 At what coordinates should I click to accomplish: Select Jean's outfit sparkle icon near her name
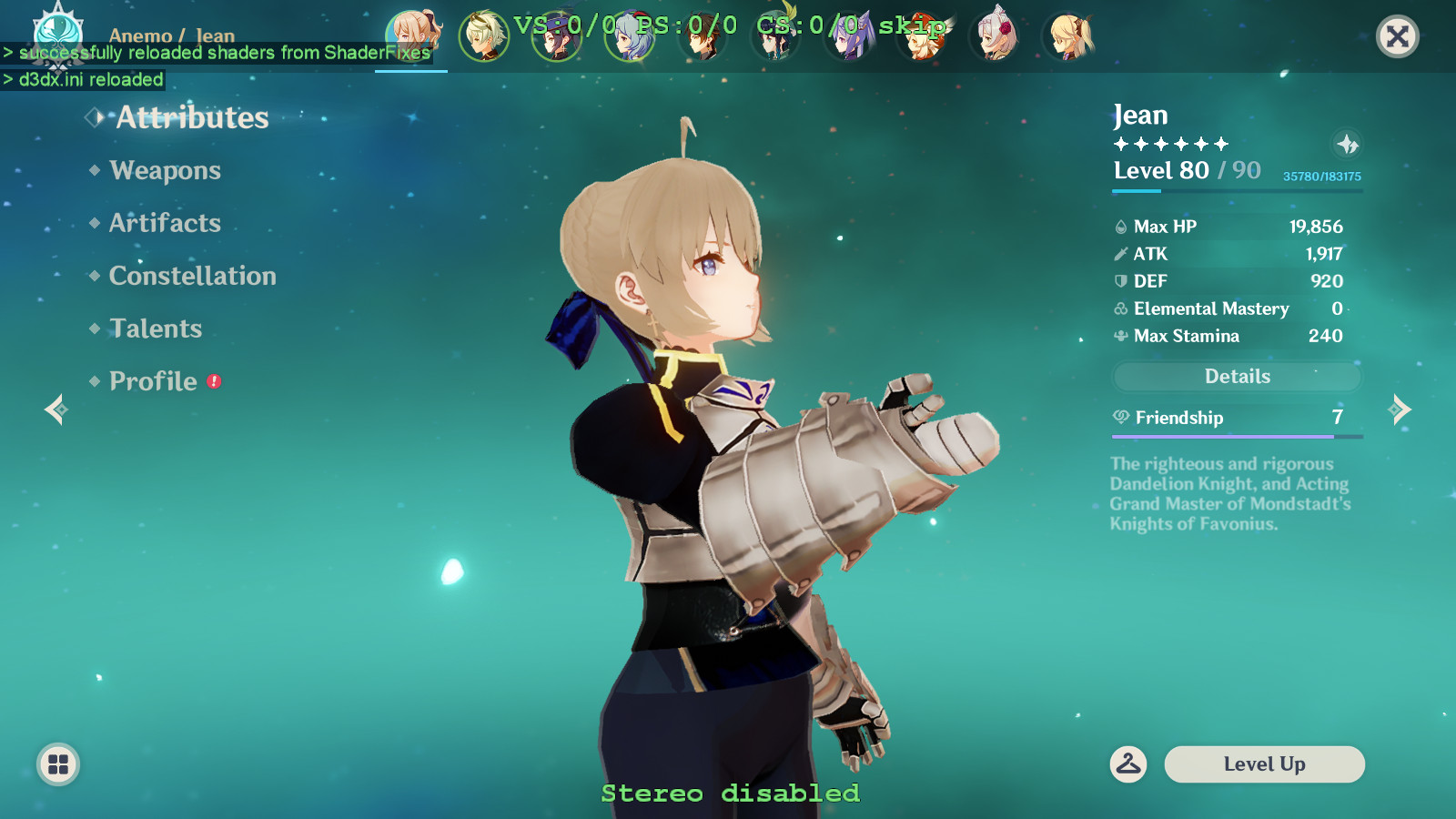1348,142
